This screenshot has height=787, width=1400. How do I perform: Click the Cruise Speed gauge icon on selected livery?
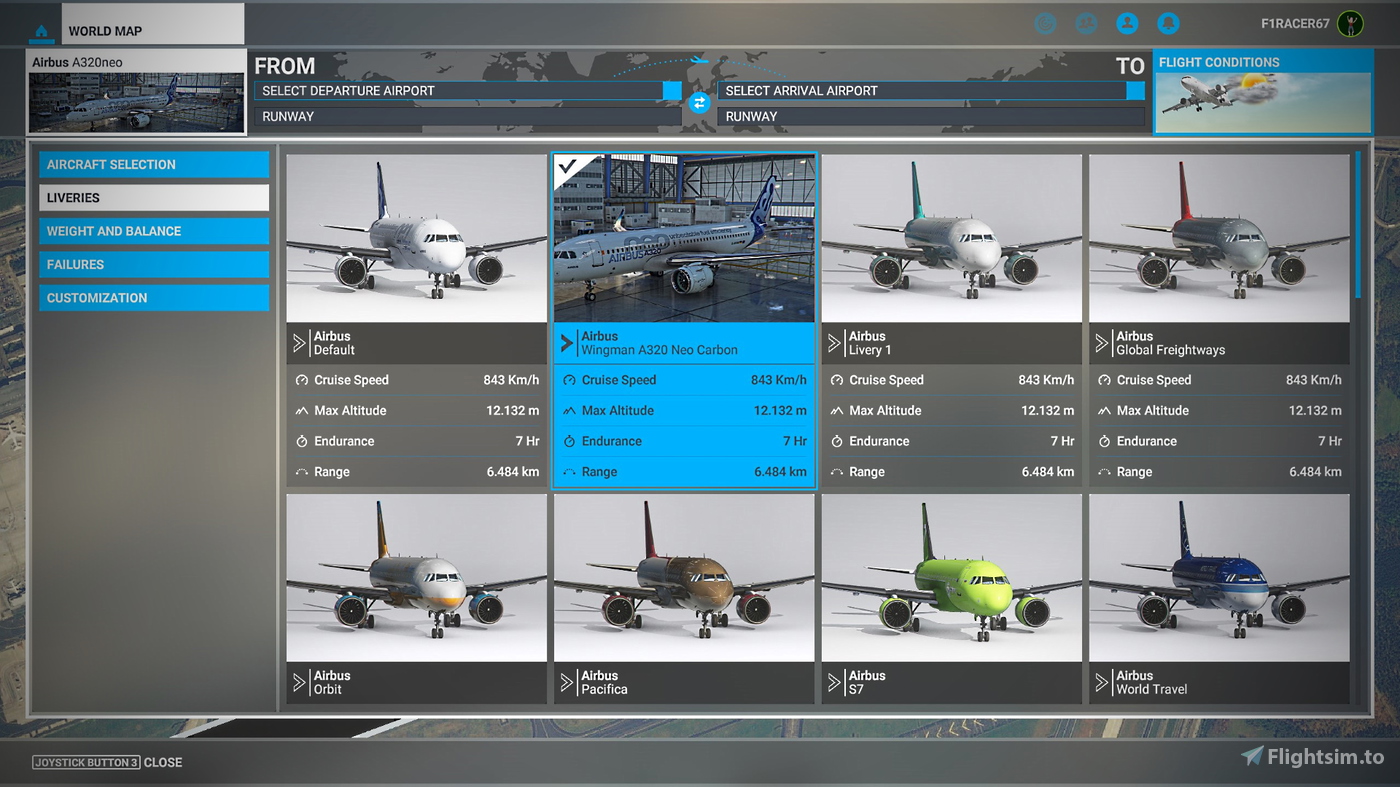572,380
